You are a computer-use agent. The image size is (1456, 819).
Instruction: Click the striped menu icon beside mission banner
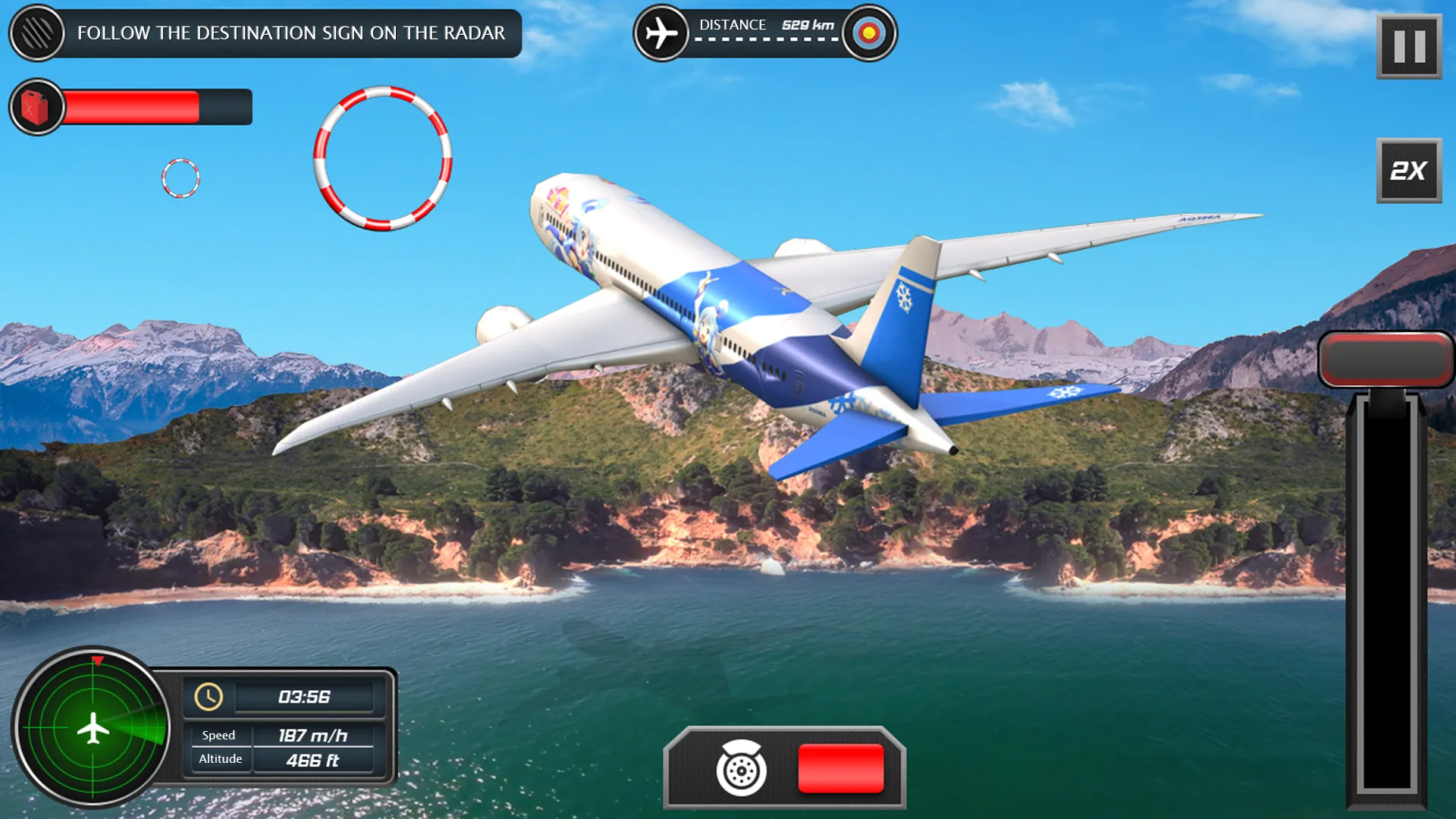[x=37, y=33]
